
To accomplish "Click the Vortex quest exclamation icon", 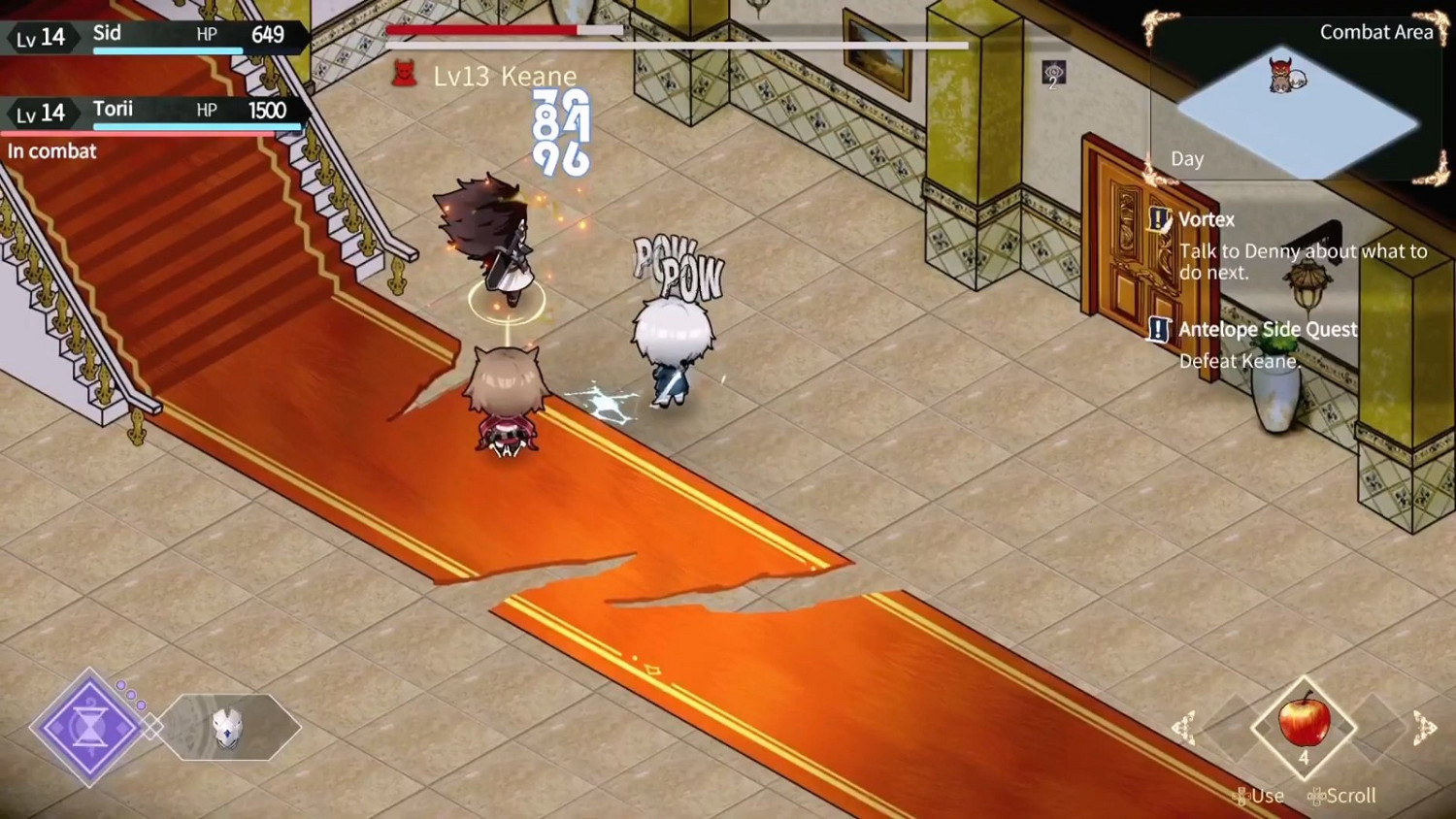I will 1158,219.
